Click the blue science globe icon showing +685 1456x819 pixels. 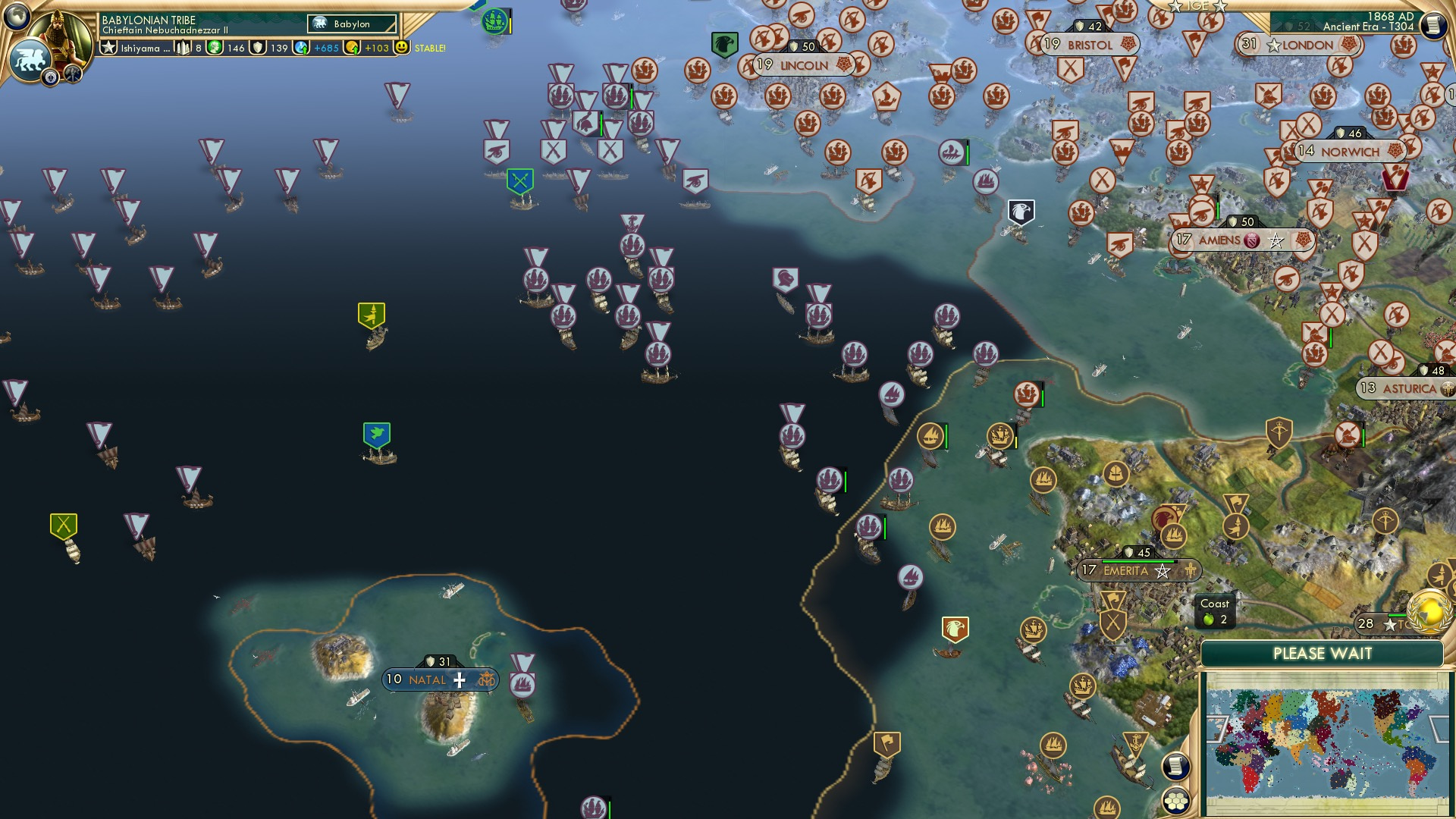(300, 48)
